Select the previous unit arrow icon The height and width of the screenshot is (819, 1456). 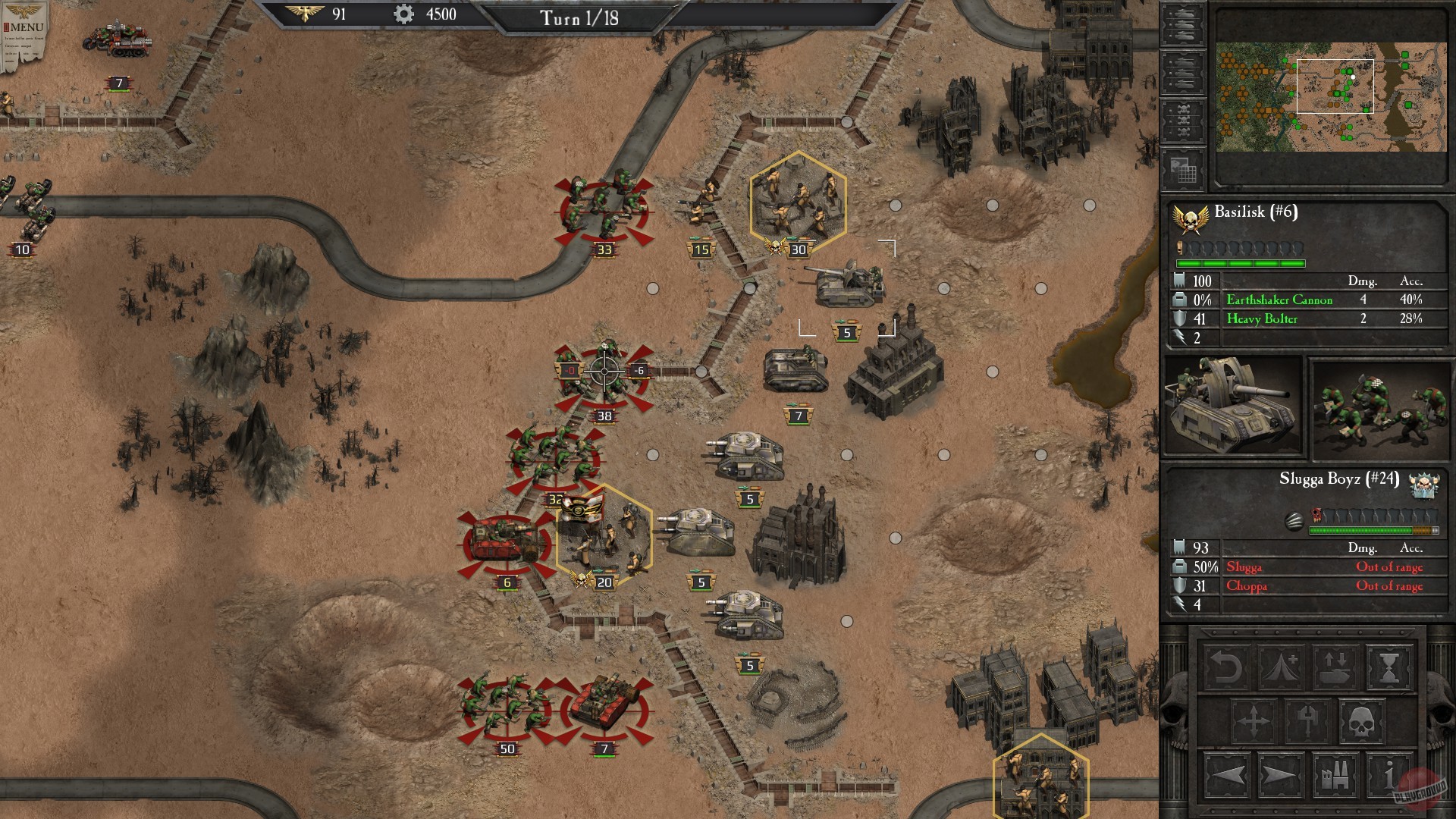(1228, 774)
